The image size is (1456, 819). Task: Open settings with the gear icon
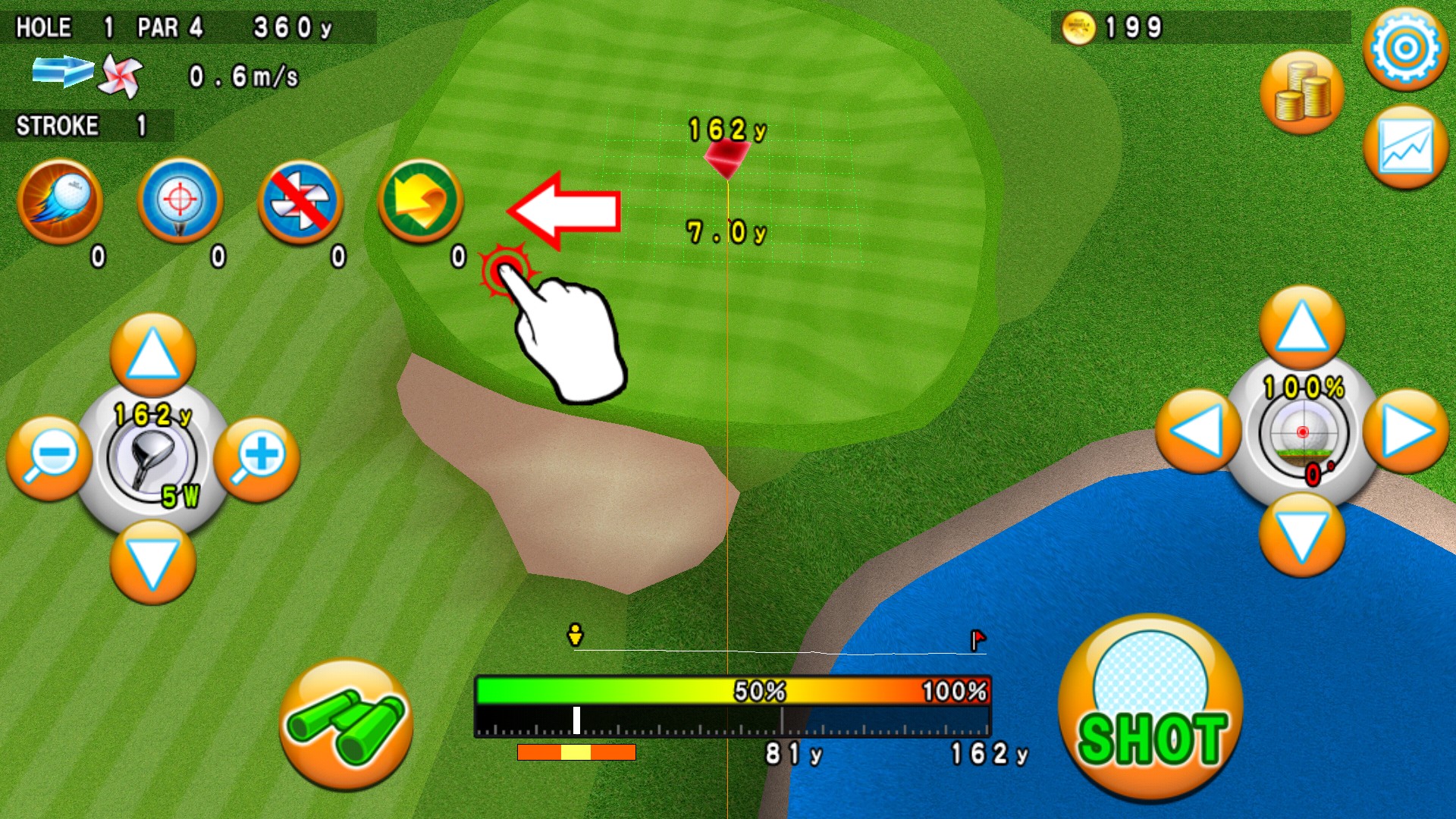1405,49
